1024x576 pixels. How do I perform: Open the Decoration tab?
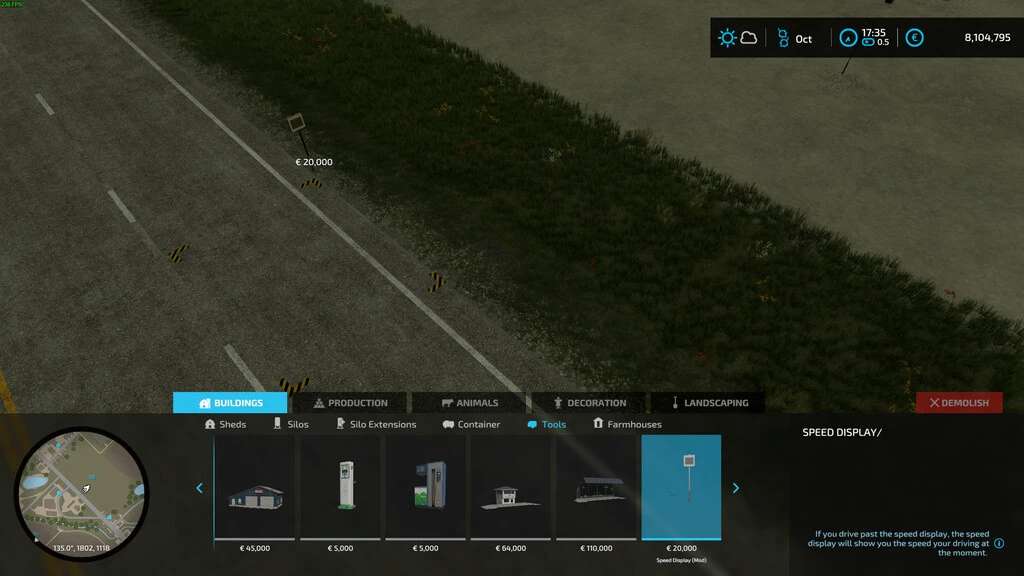(589, 403)
